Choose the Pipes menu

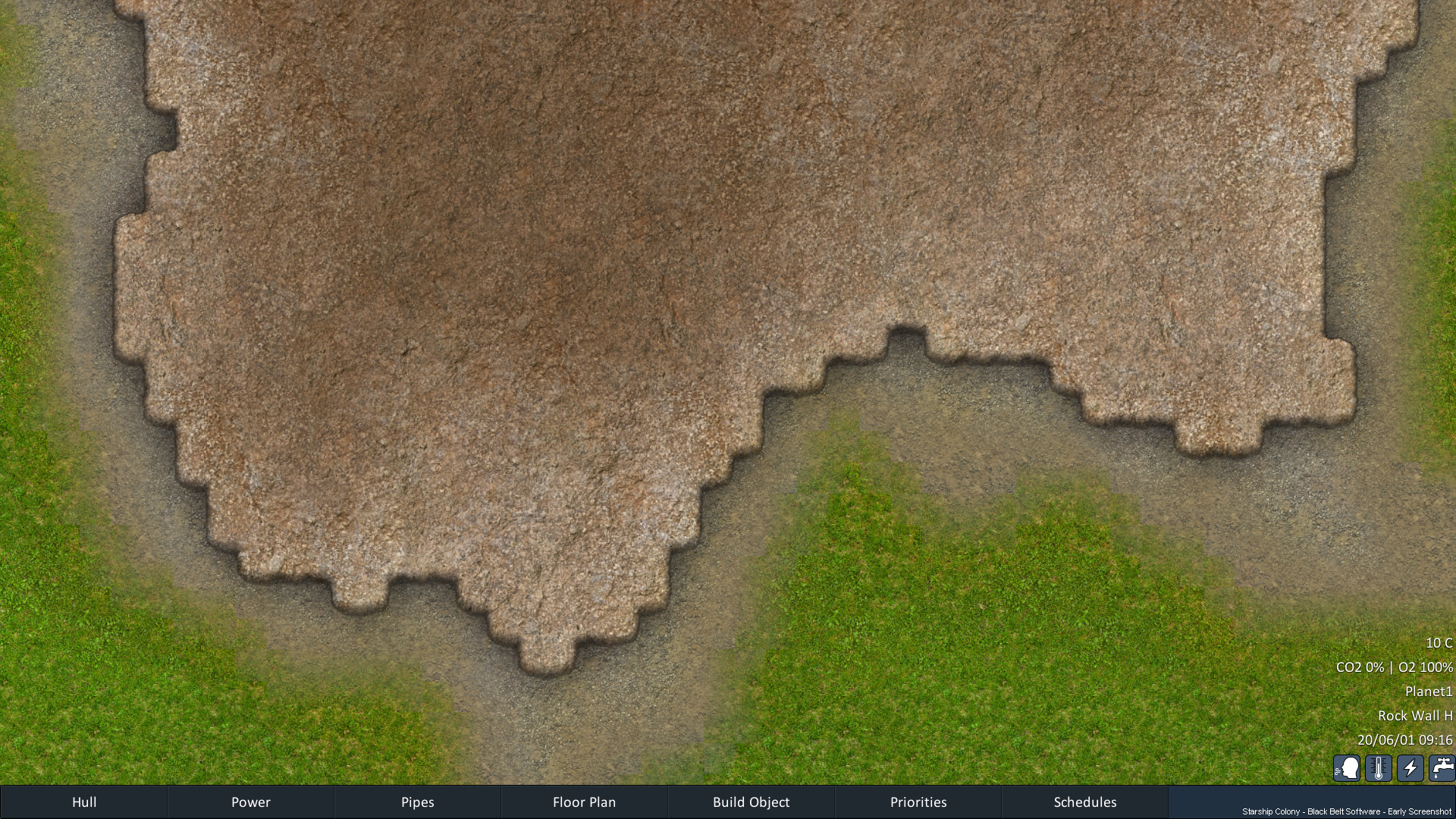418,802
